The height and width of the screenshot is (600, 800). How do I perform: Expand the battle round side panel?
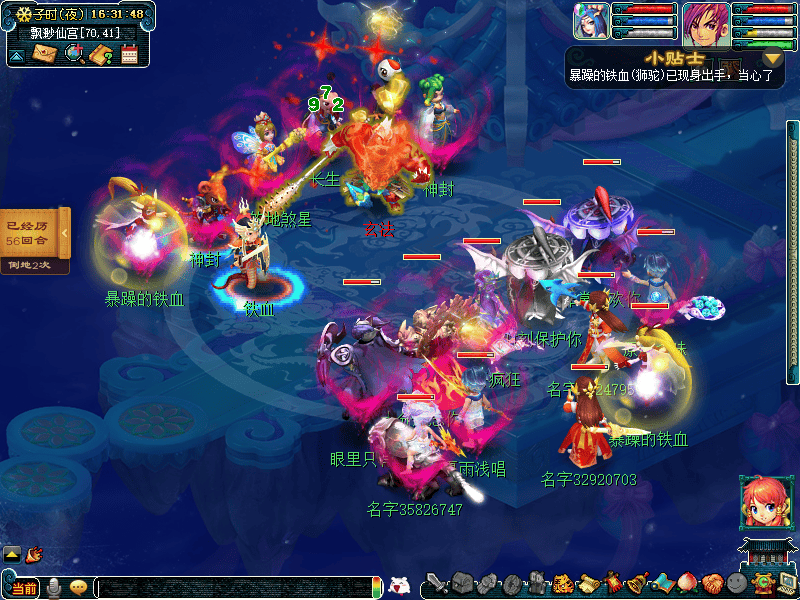coord(64,233)
